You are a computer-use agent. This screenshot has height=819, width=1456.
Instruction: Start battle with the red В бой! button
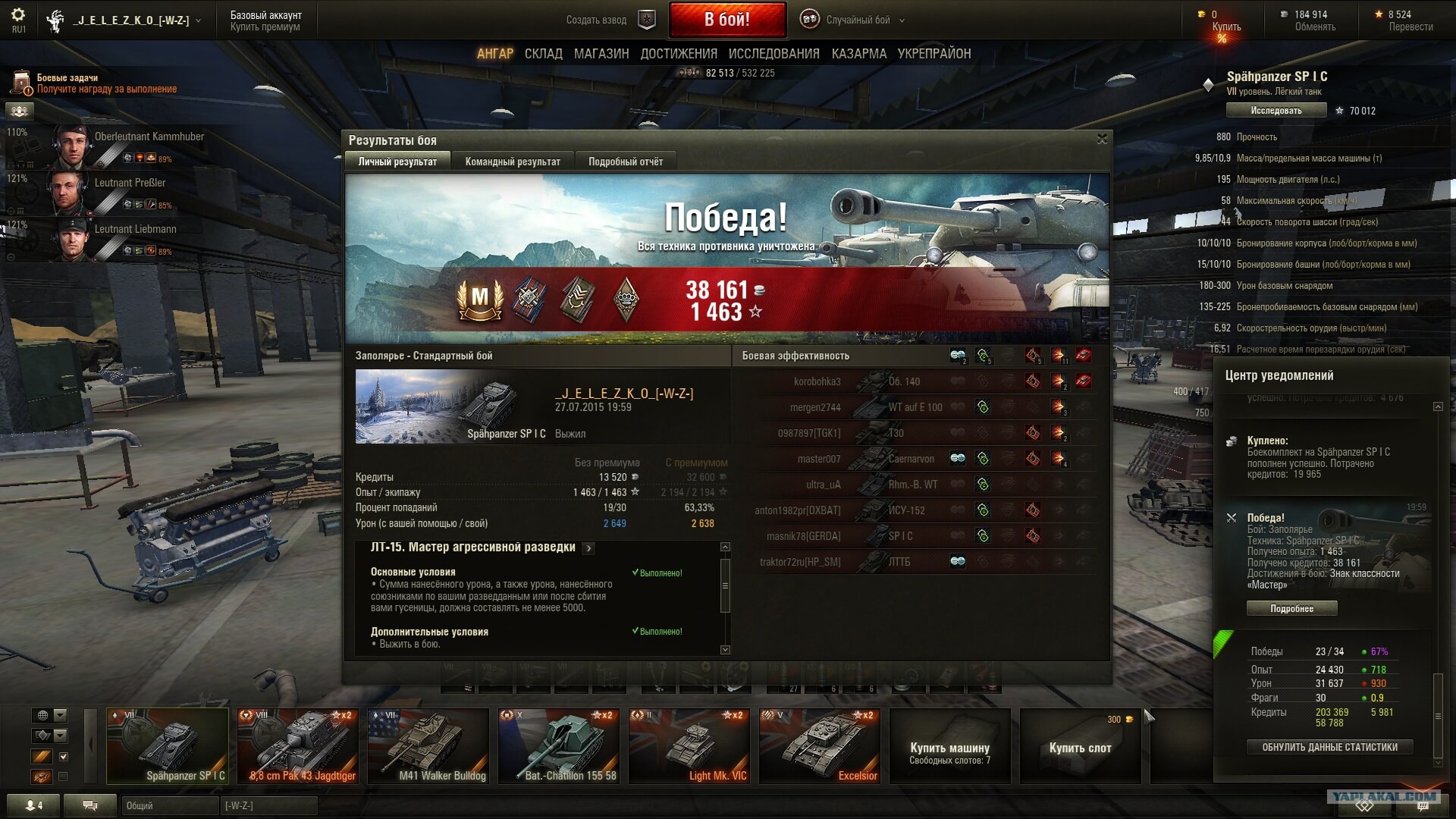coord(726,20)
